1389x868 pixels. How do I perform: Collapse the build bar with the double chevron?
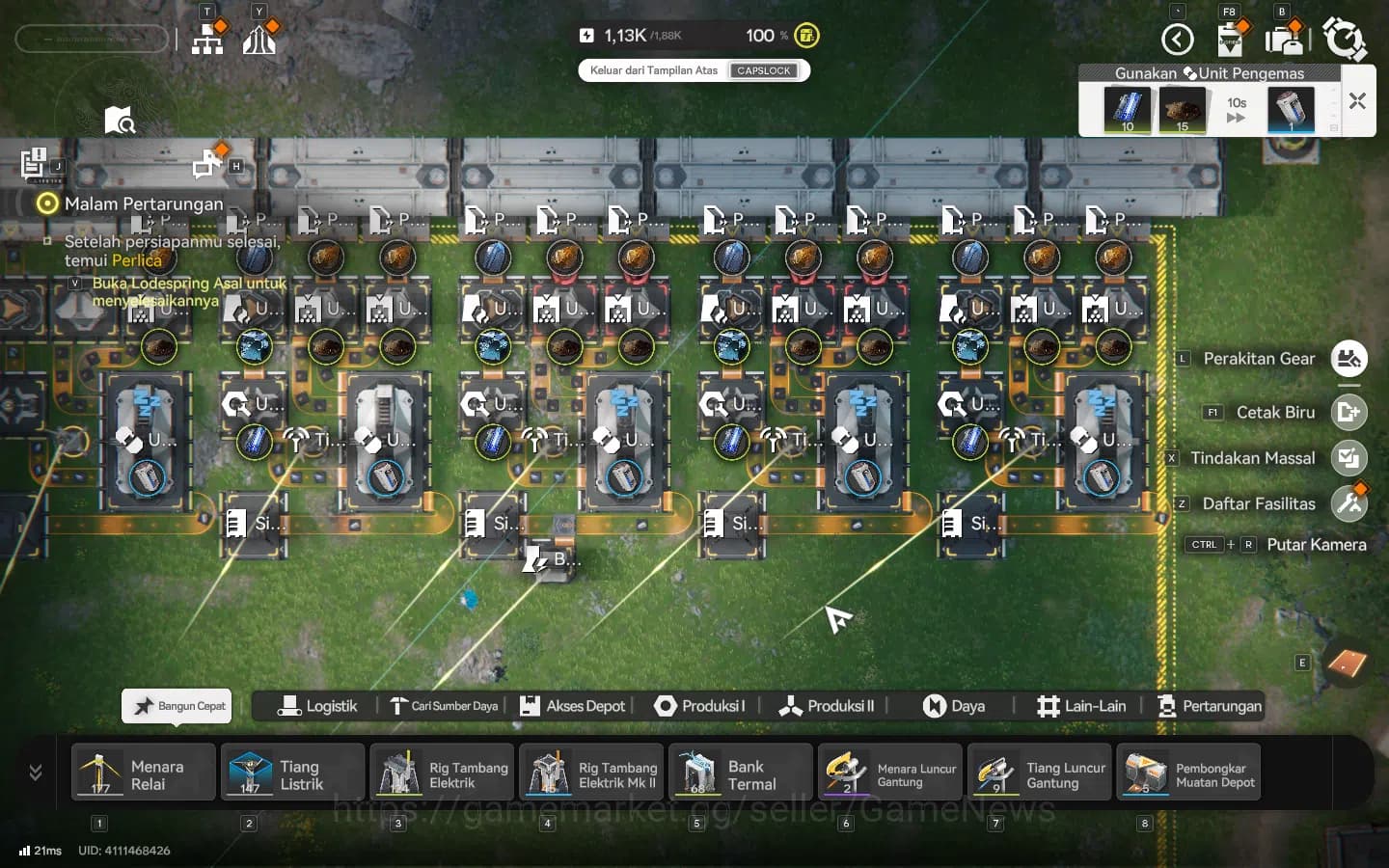point(37,772)
